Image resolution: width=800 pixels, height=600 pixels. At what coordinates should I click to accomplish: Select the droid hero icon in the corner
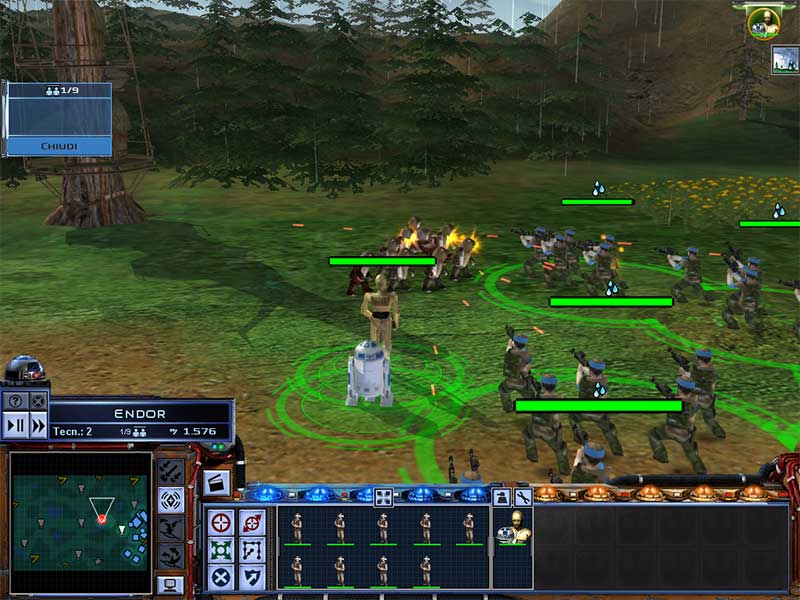coord(23,370)
